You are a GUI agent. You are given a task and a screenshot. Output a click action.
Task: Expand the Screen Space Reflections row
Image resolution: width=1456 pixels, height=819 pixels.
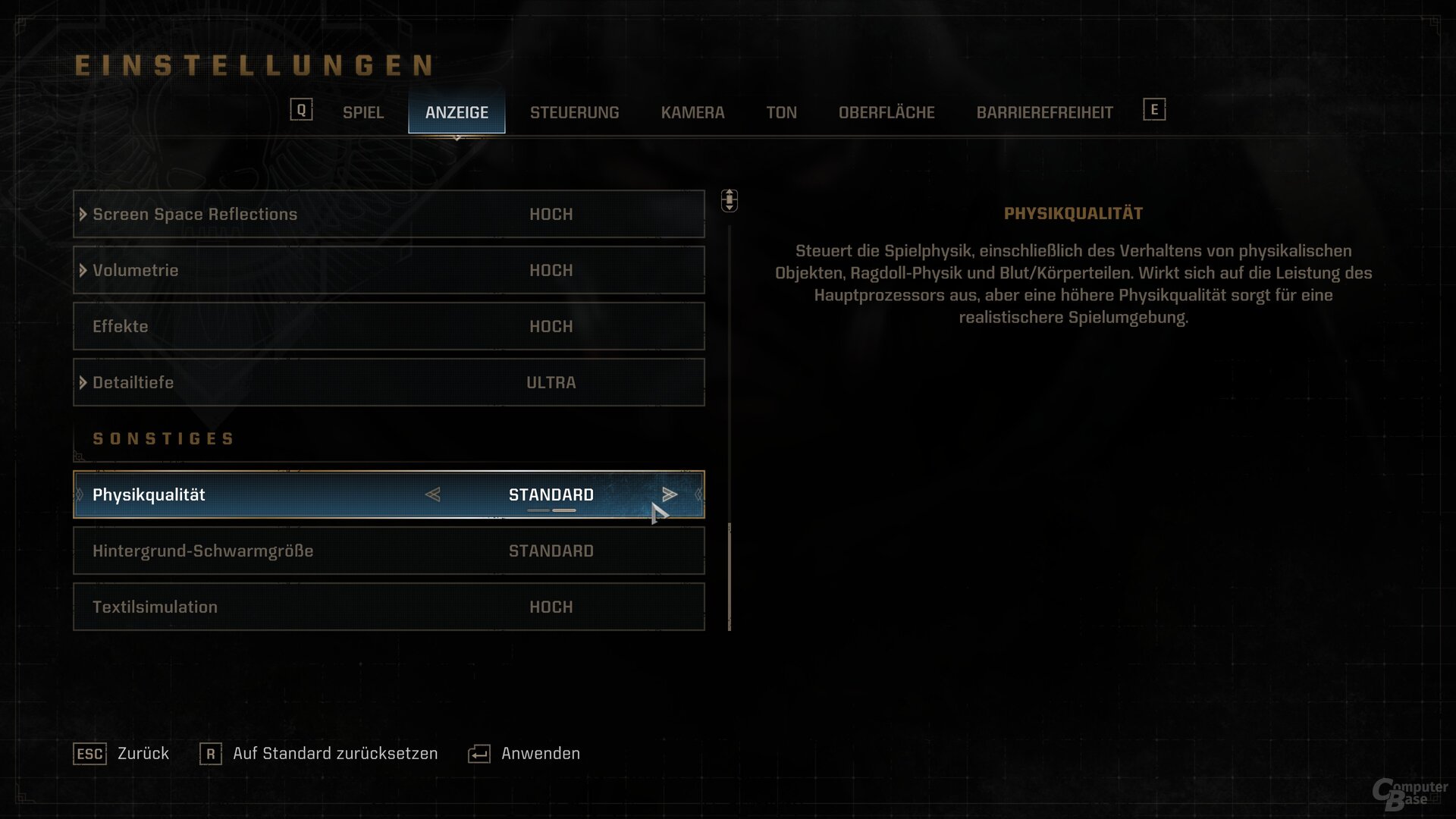[83, 215]
